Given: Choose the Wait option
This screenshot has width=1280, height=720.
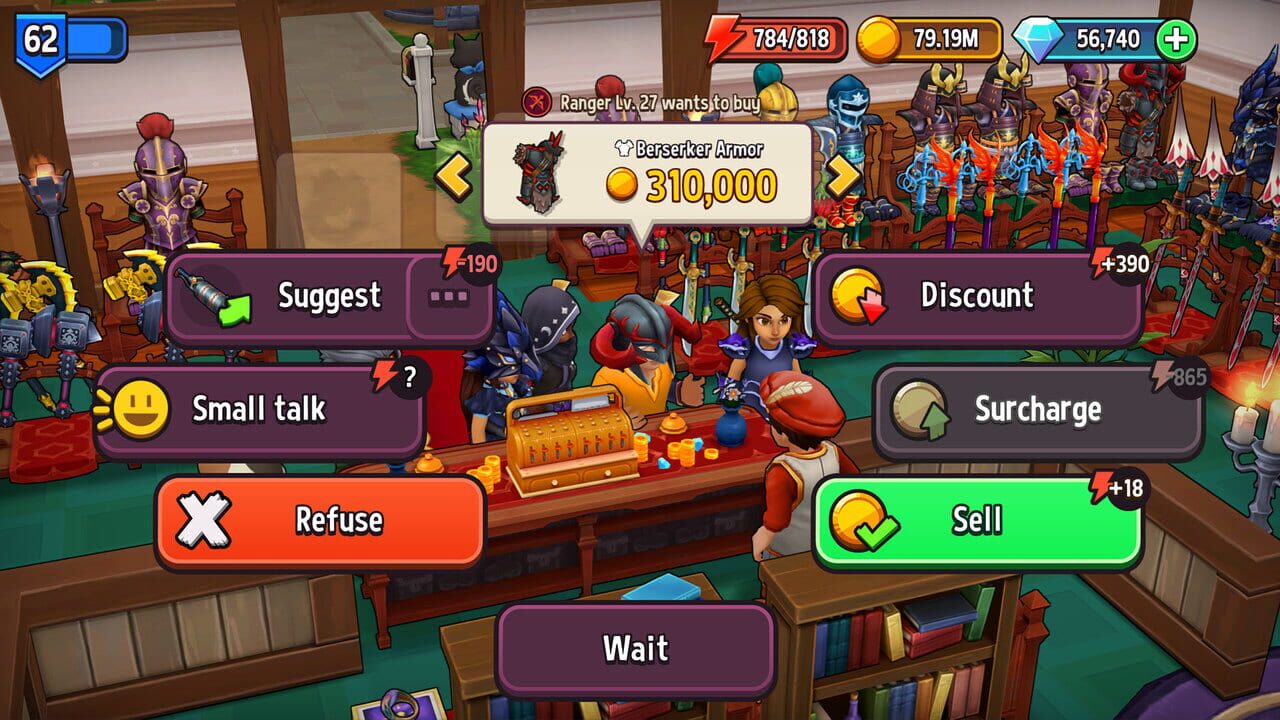Looking at the screenshot, I should click(638, 648).
